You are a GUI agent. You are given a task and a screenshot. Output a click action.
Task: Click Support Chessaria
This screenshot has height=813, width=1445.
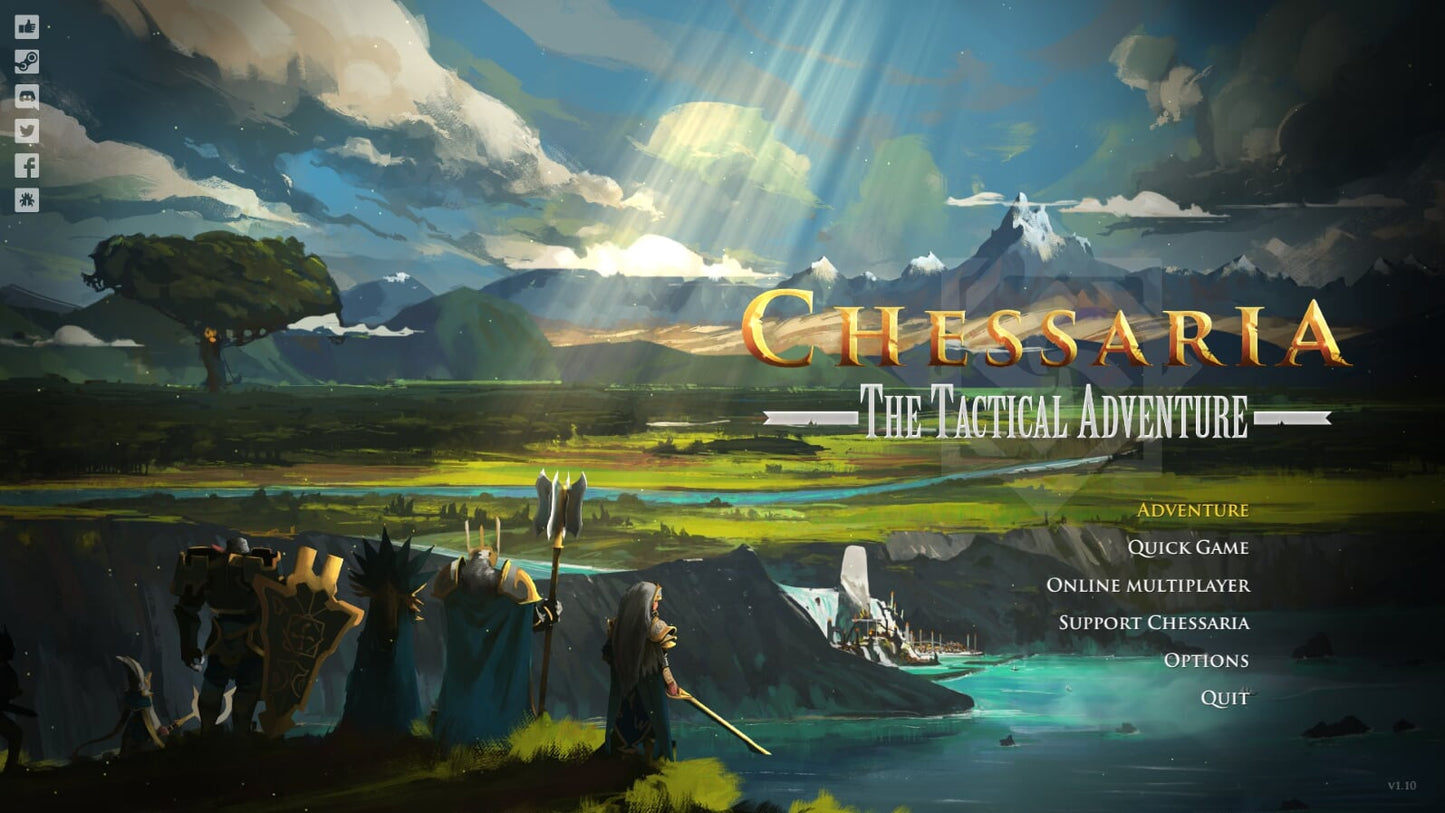tap(1155, 623)
